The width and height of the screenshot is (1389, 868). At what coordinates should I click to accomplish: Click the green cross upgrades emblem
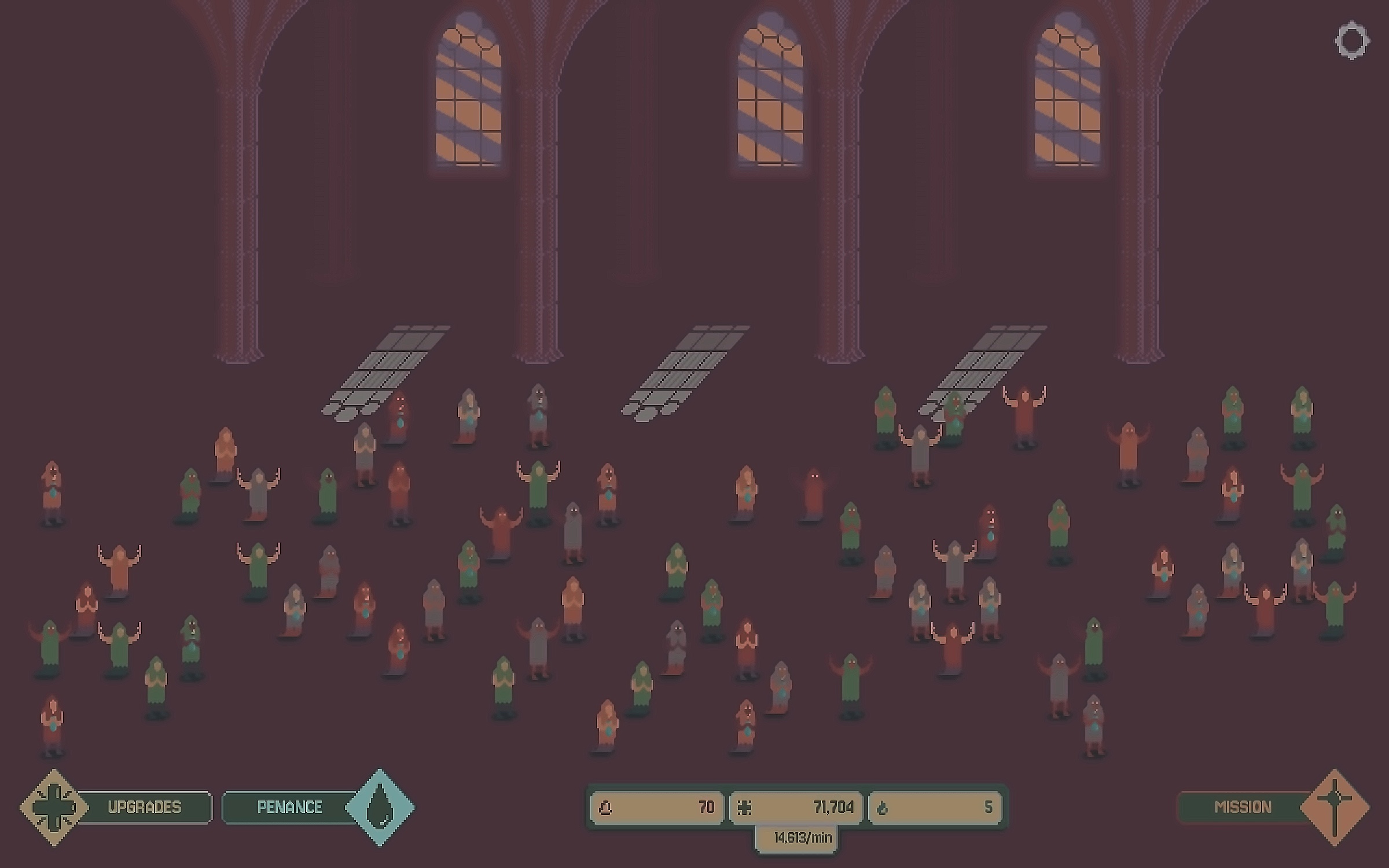[x=54, y=807]
